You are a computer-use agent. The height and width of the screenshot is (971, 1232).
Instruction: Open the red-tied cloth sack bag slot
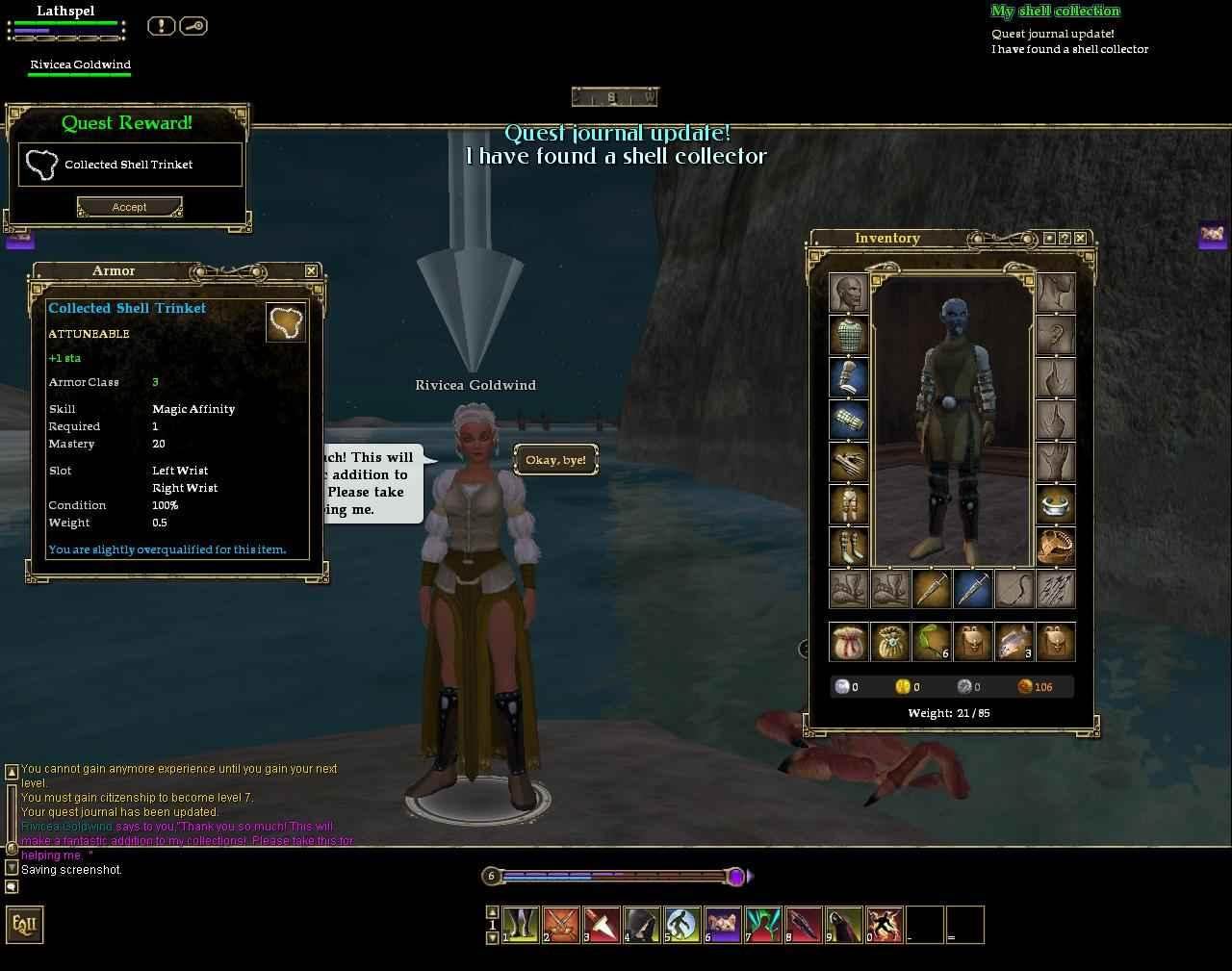[x=848, y=642]
